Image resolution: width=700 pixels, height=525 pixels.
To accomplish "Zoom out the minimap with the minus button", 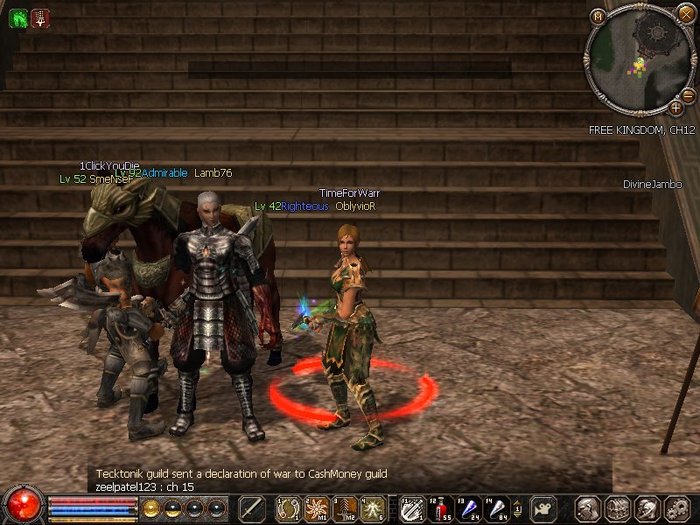I will (688, 96).
